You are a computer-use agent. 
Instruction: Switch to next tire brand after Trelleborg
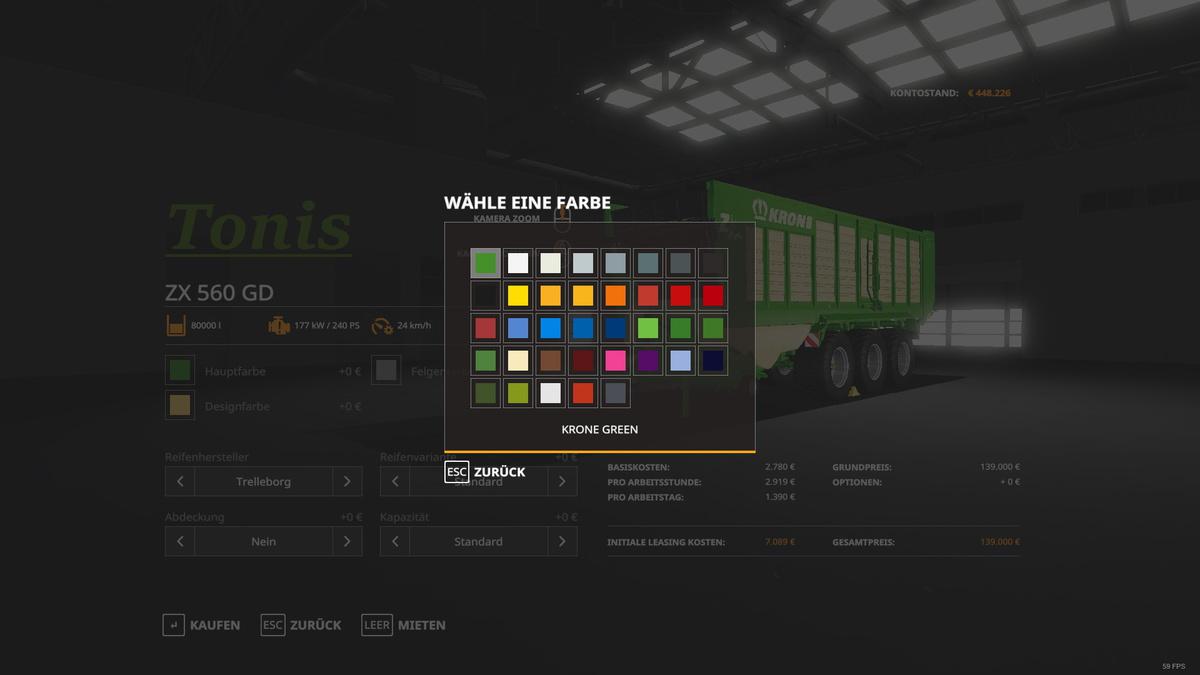click(x=347, y=481)
